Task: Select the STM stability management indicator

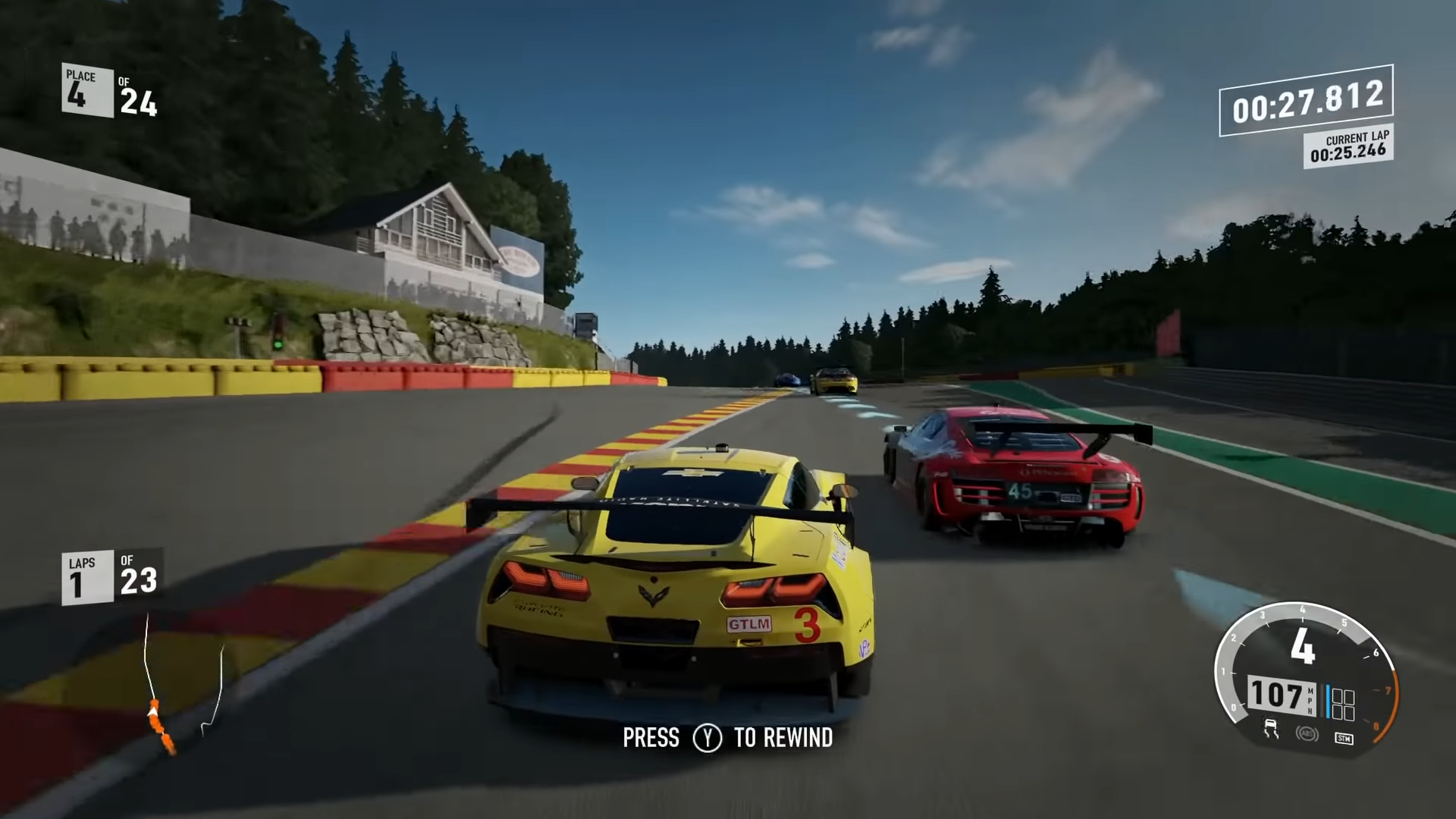Action: tap(1345, 739)
